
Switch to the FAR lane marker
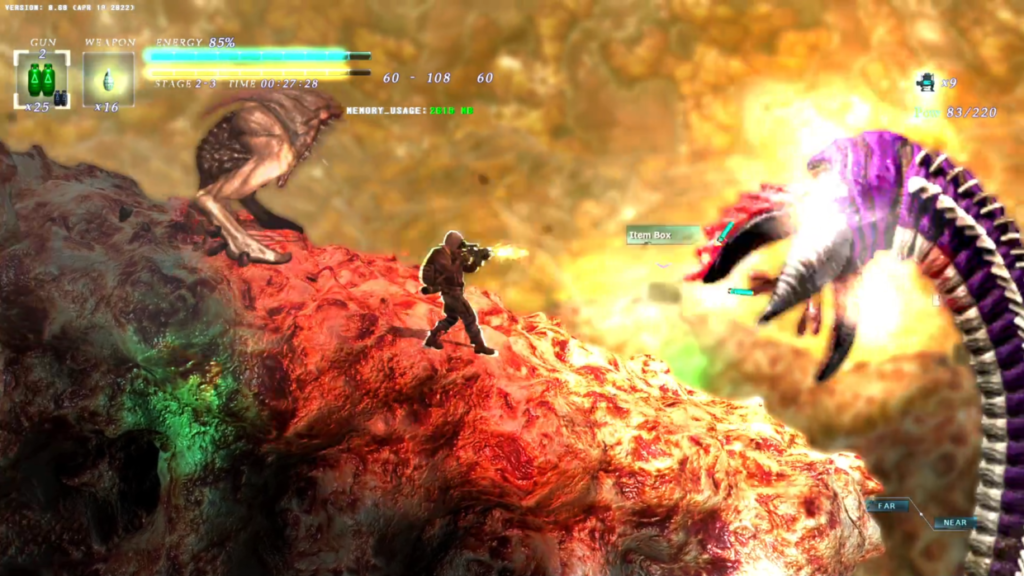tap(886, 506)
